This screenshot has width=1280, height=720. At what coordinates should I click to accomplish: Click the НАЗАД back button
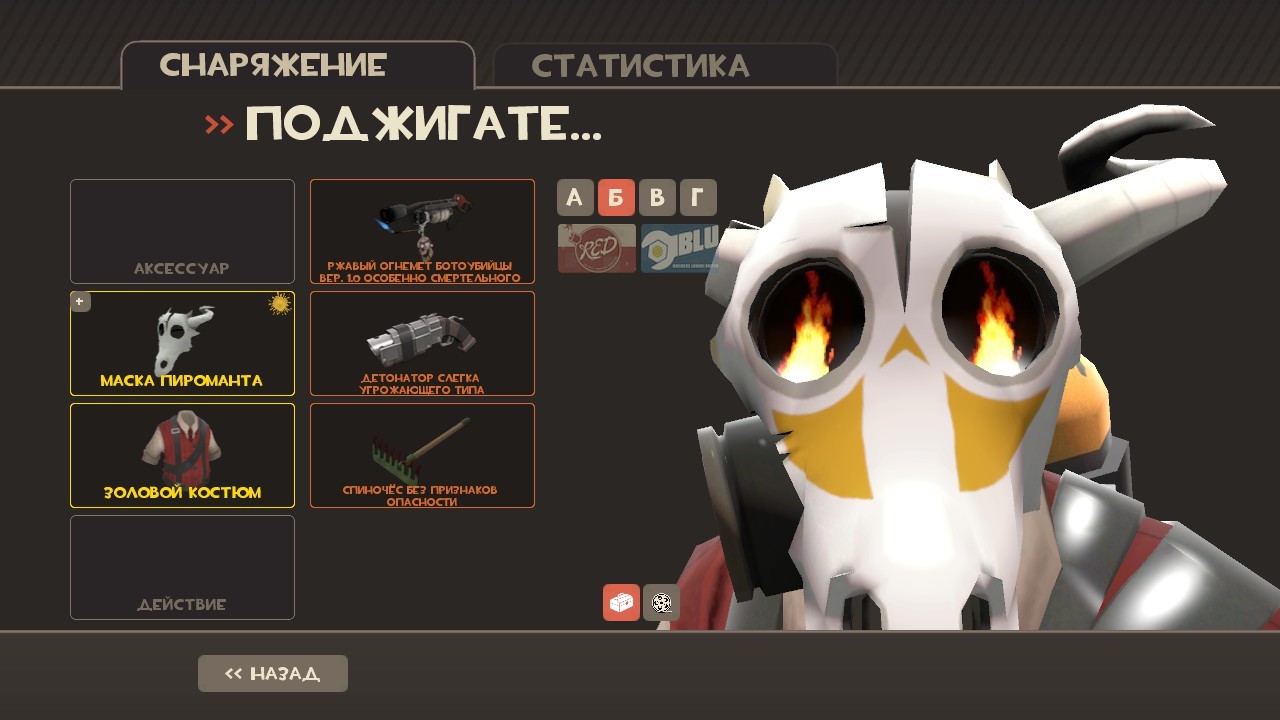click(x=272, y=673)
